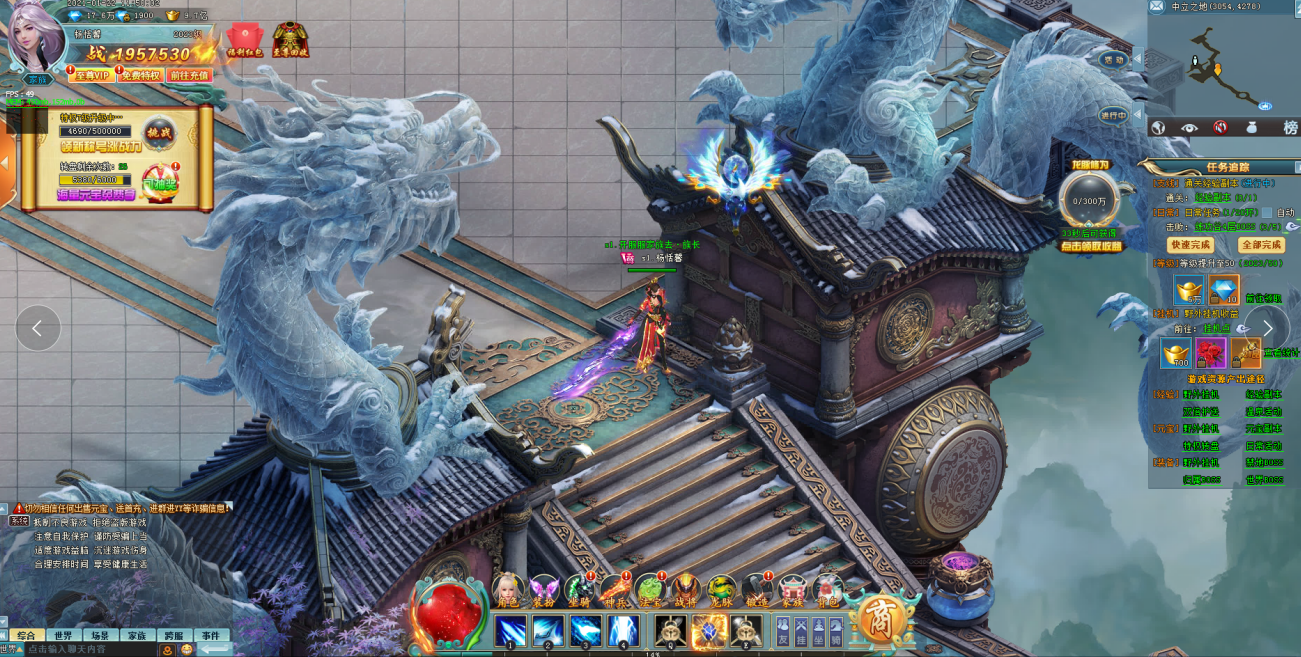
Task: Open the 神兵 divine weapon menu
Action: 614,590
